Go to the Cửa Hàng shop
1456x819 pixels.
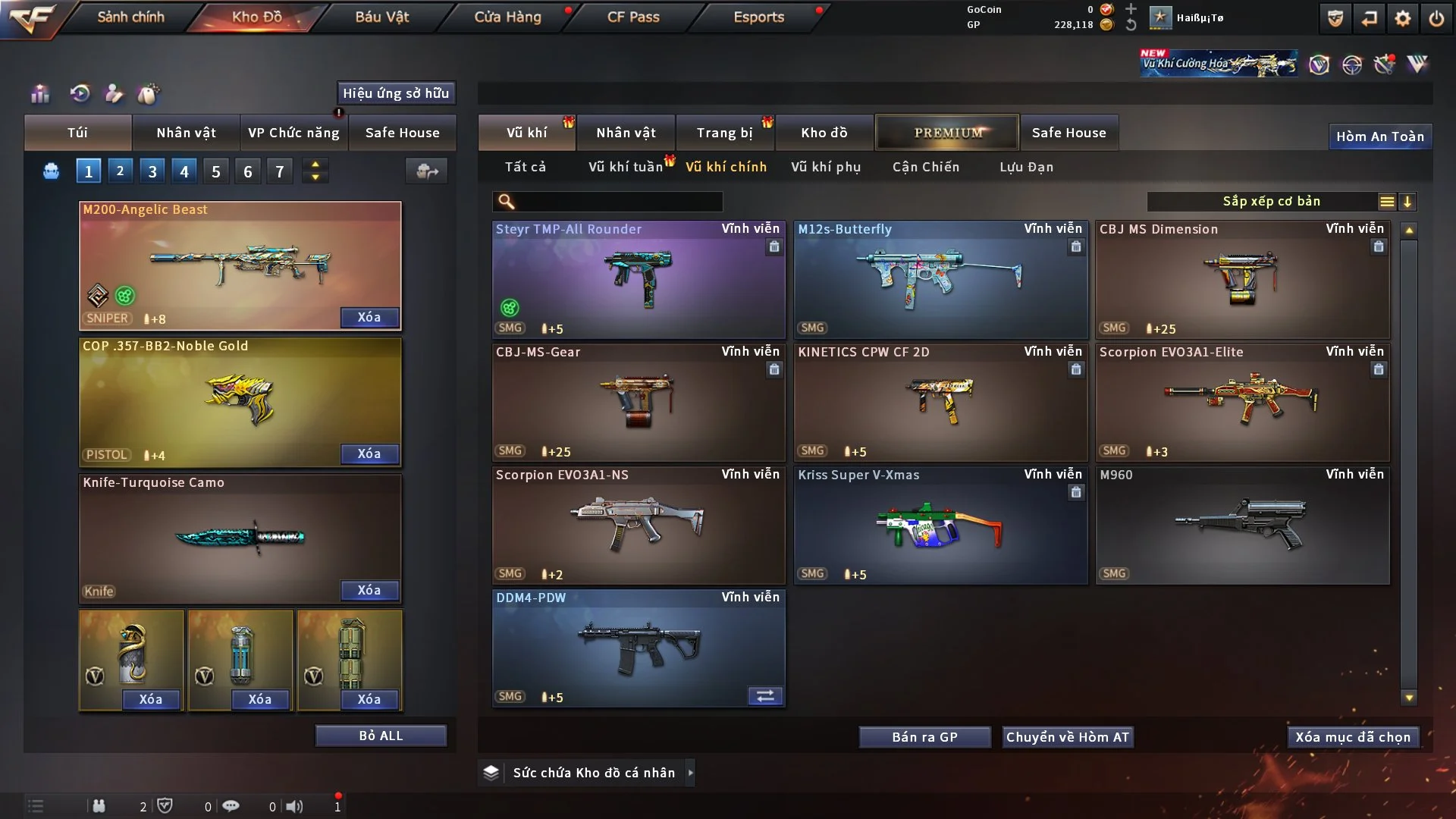pos(507,17)
